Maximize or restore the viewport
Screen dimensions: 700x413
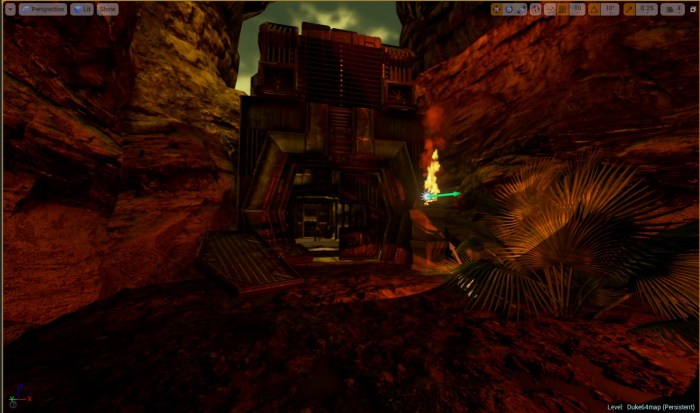(x=690, y=9)
